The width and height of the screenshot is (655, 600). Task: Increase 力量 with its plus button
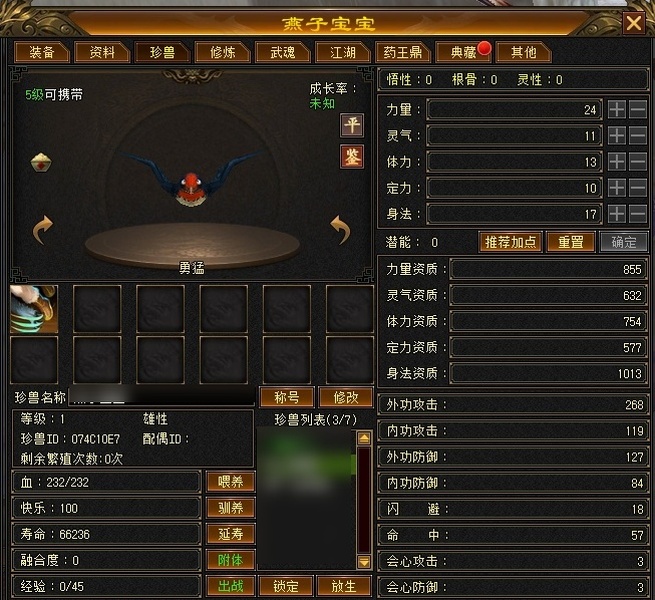[617, 109]
